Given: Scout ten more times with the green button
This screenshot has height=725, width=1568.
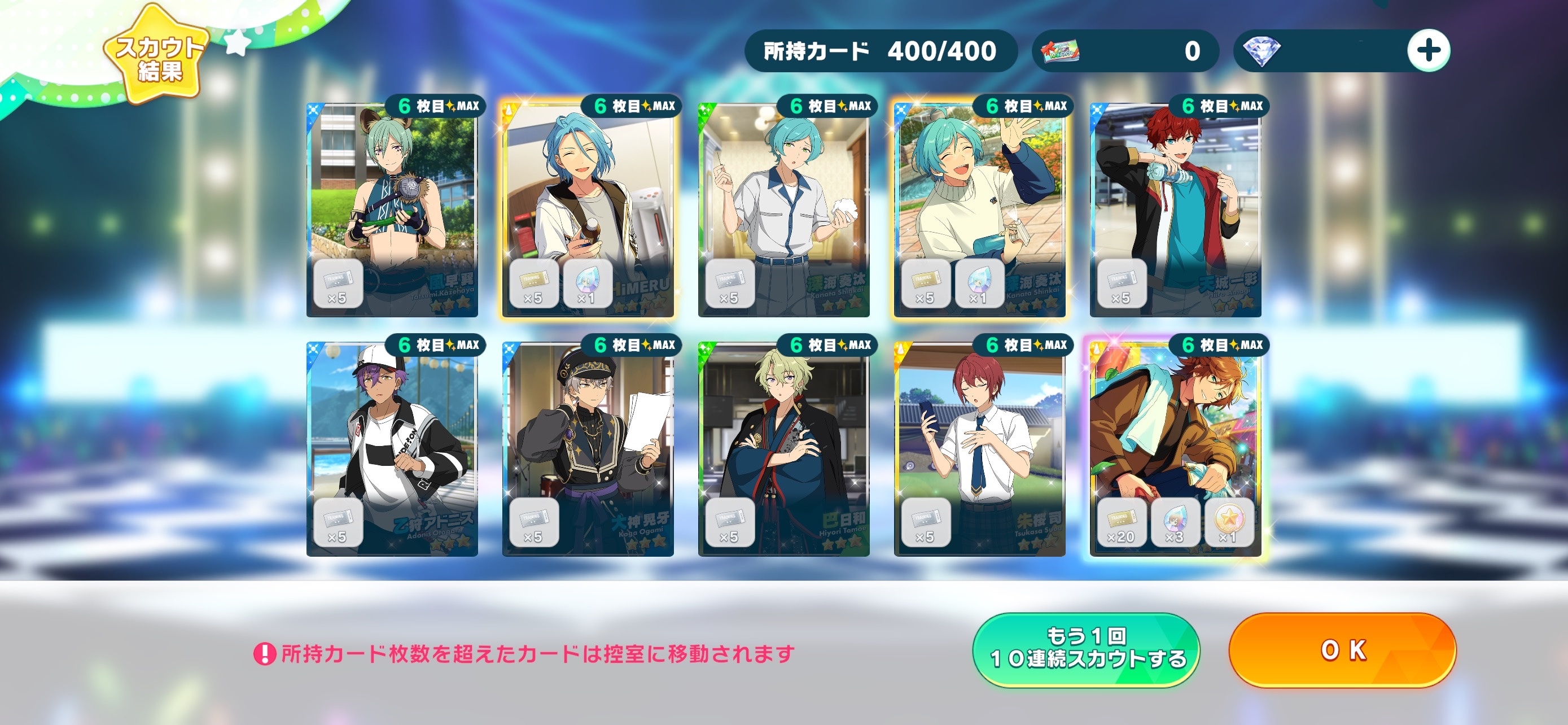Looking at the screenshot, I should click(x=1086, y=649).
